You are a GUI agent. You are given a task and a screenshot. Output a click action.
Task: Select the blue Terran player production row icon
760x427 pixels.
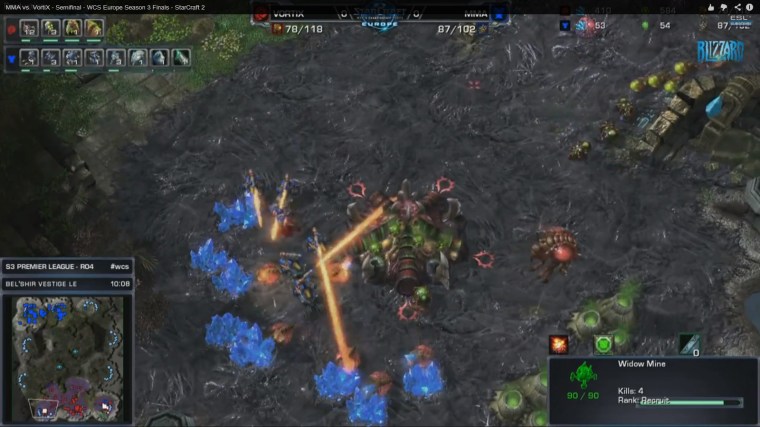[10, 57]
